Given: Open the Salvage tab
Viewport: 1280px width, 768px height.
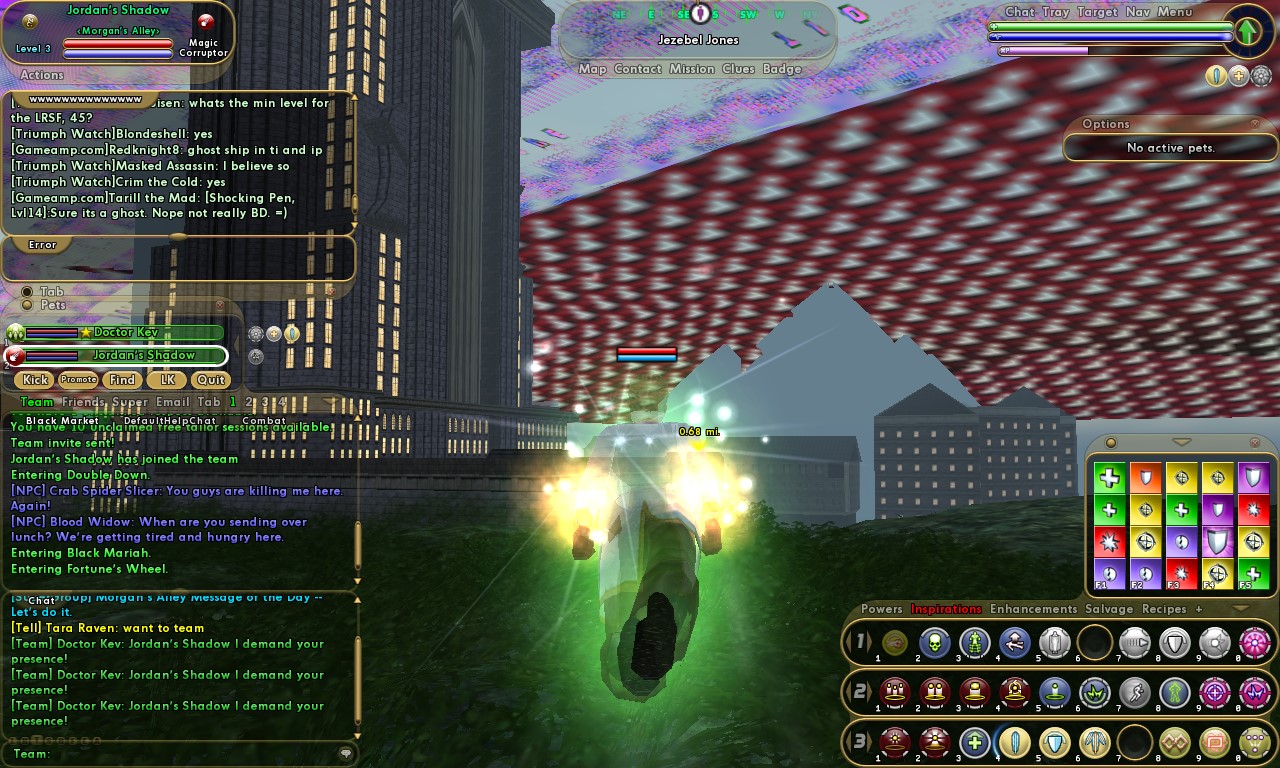Looking at the screenshot, I should pyautogui.click(x=1109, y=609).
